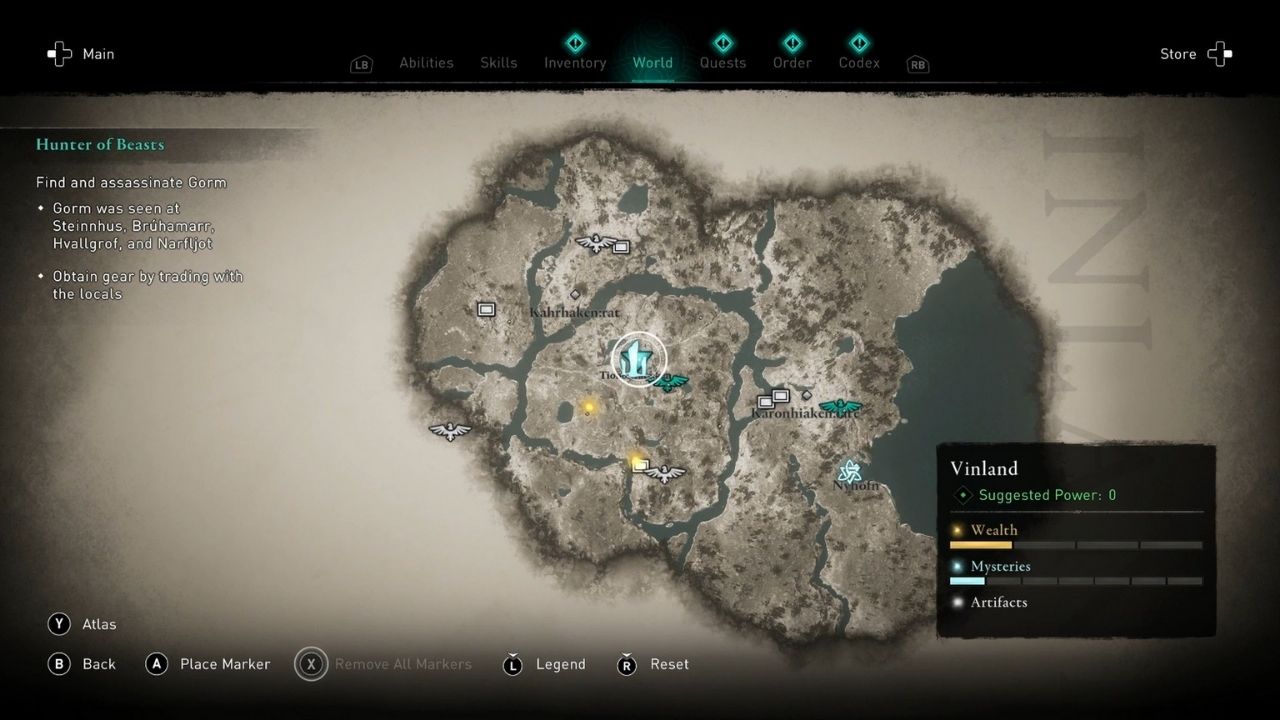Click the white camp icon in western Vinland

[x=487, y=310]
